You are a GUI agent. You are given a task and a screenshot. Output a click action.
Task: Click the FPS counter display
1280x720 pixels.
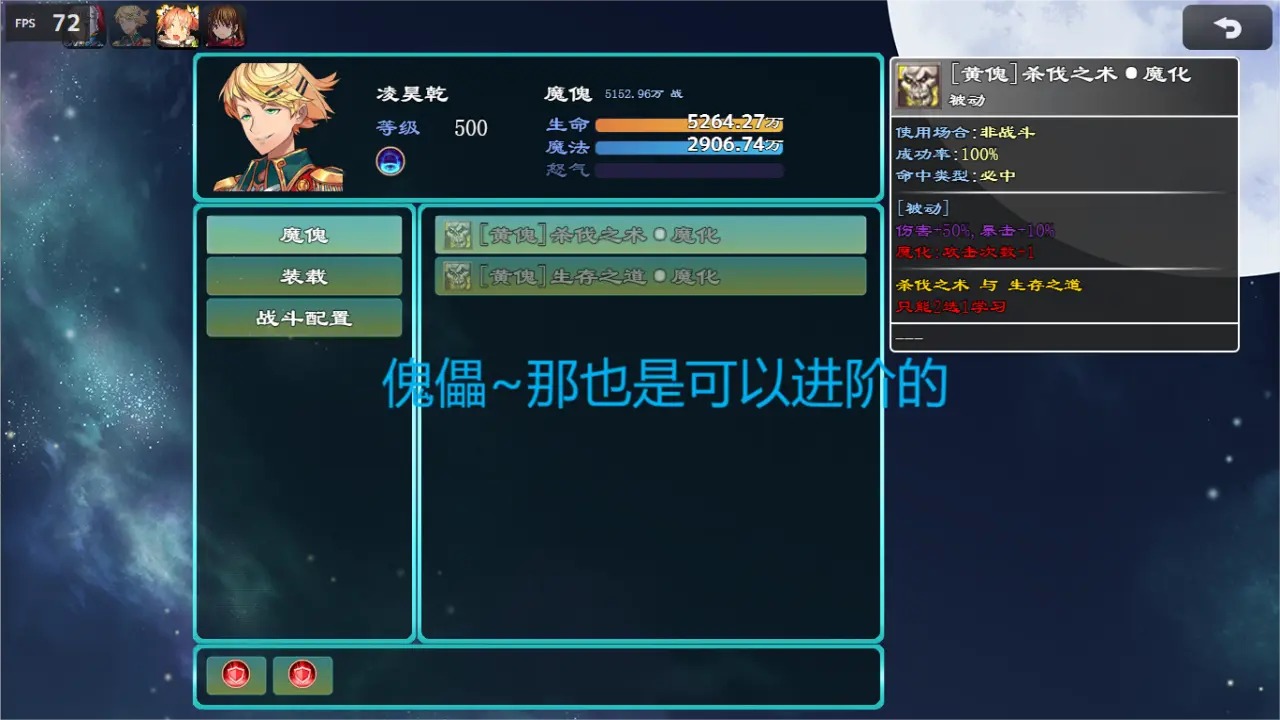pyautogui.click(x=47, y=22)
